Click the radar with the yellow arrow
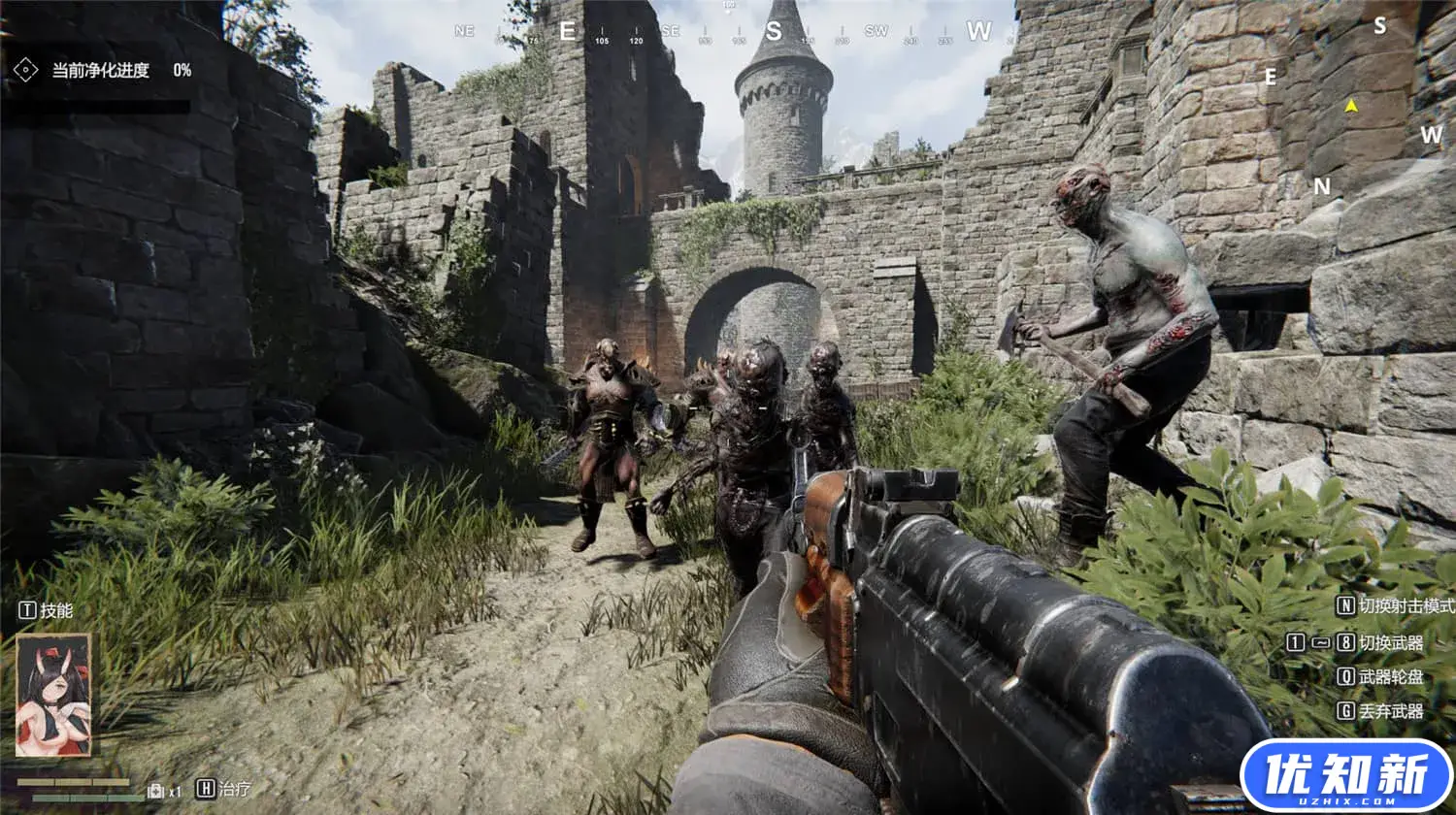The image size is (1456, 815). 1351,106
